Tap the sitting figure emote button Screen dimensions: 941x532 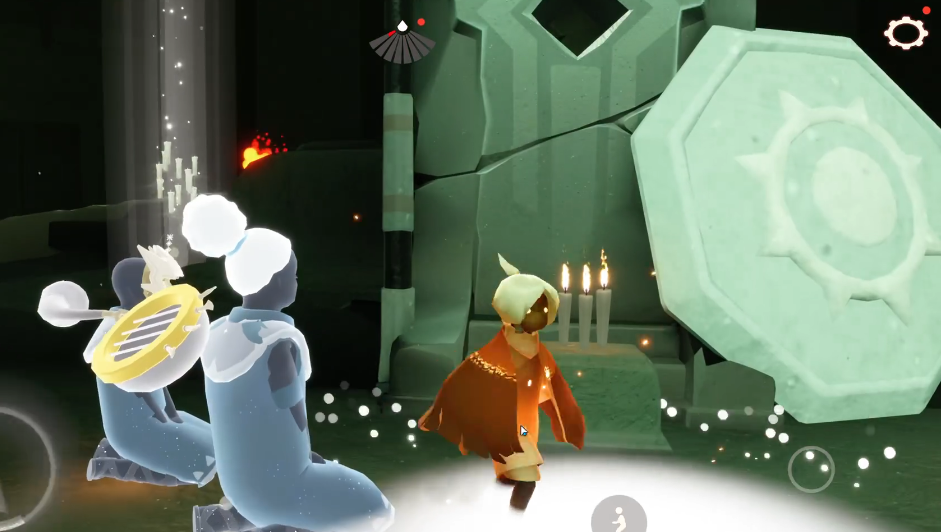pyautogui.click(x=618, y=516)
